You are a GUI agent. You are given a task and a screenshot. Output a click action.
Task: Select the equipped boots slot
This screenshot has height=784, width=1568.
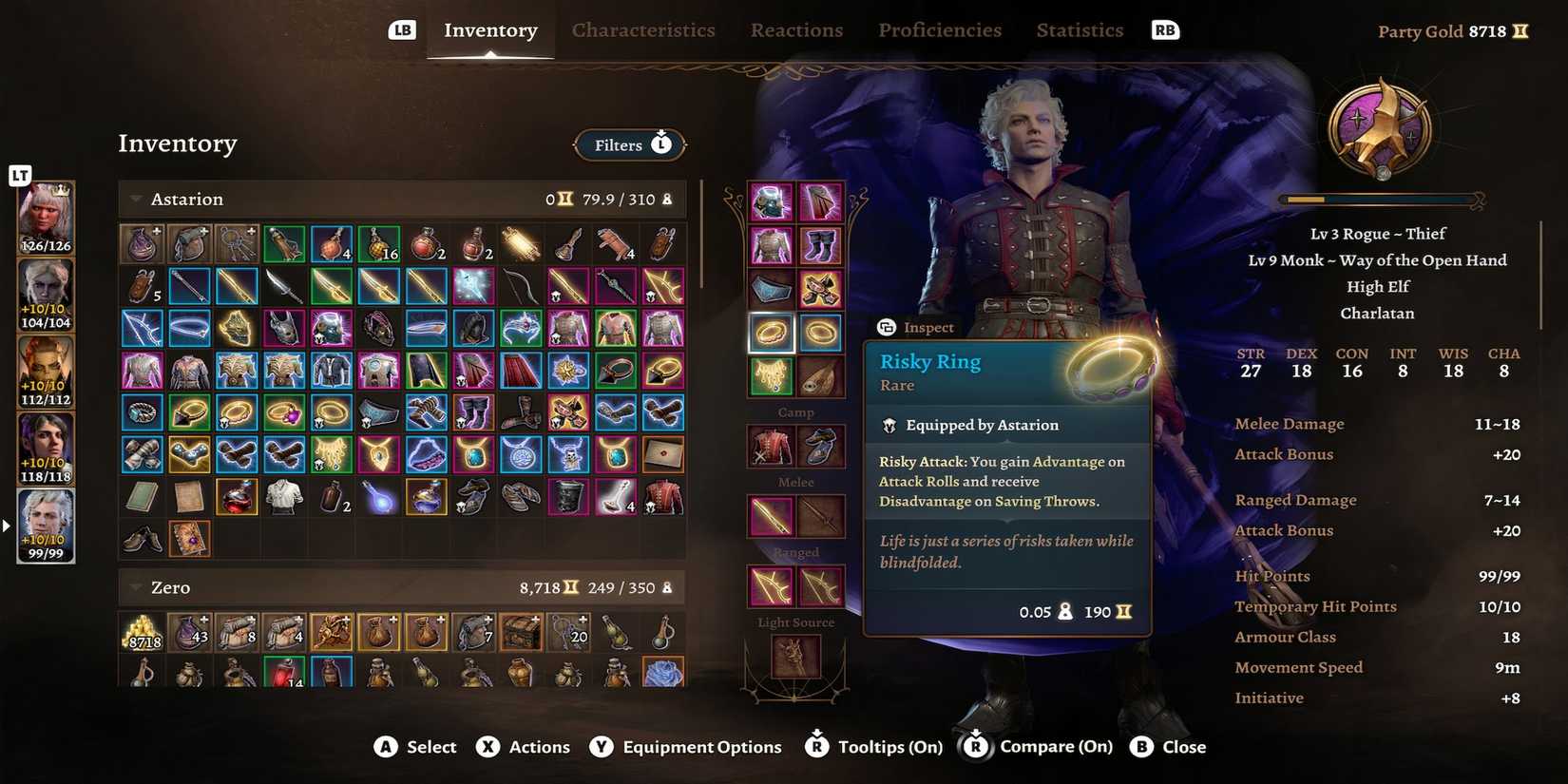[819, 245]
